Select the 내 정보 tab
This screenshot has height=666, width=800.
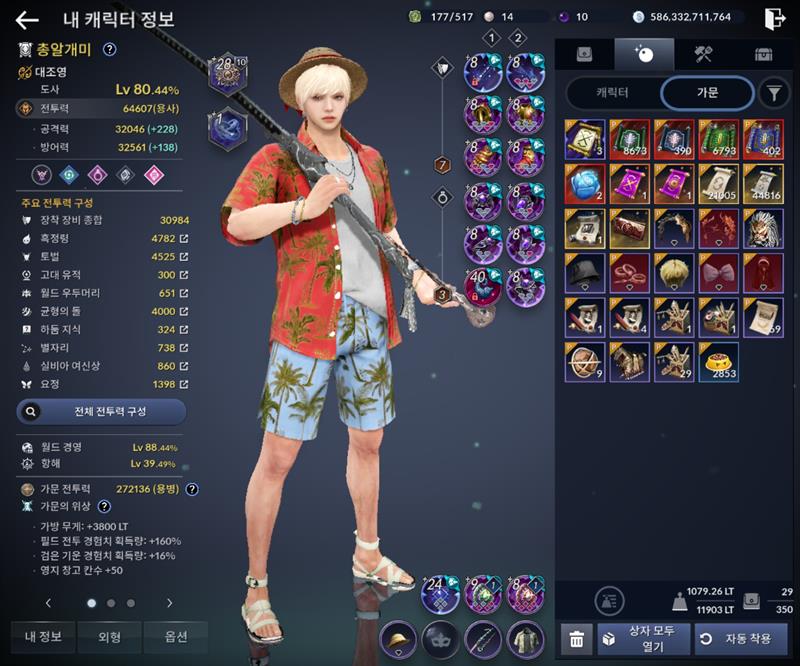(43, 636)
